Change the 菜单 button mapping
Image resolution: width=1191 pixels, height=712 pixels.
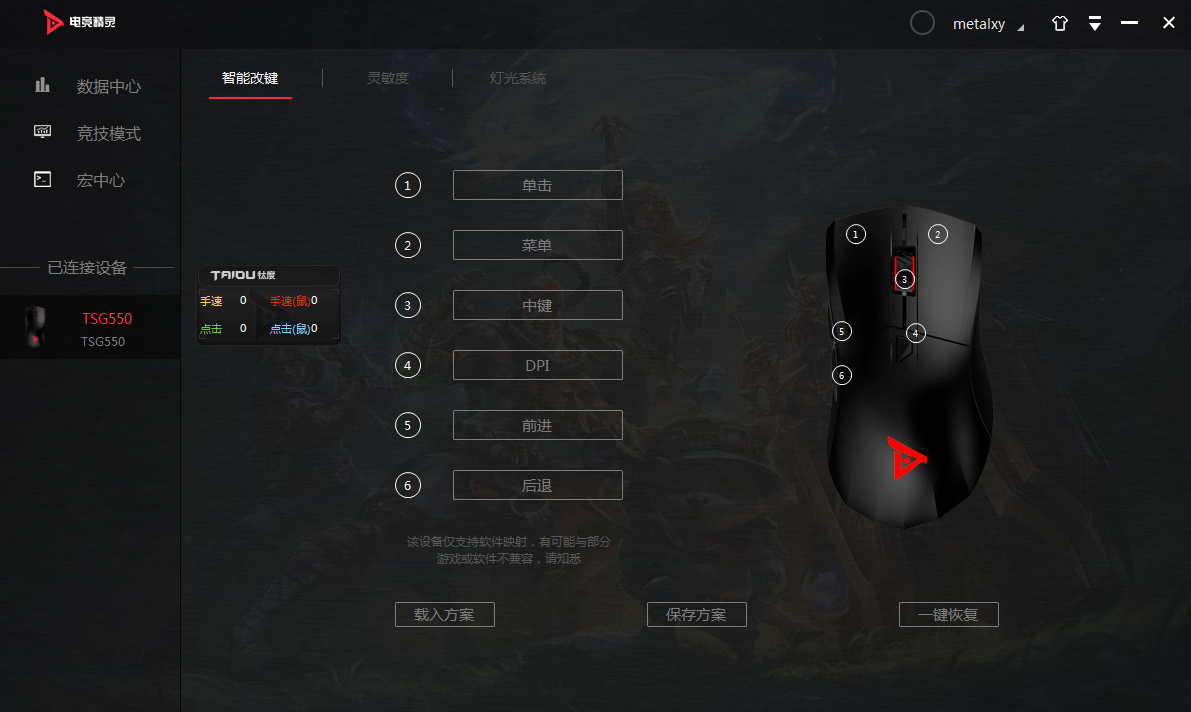coord(537,245)
